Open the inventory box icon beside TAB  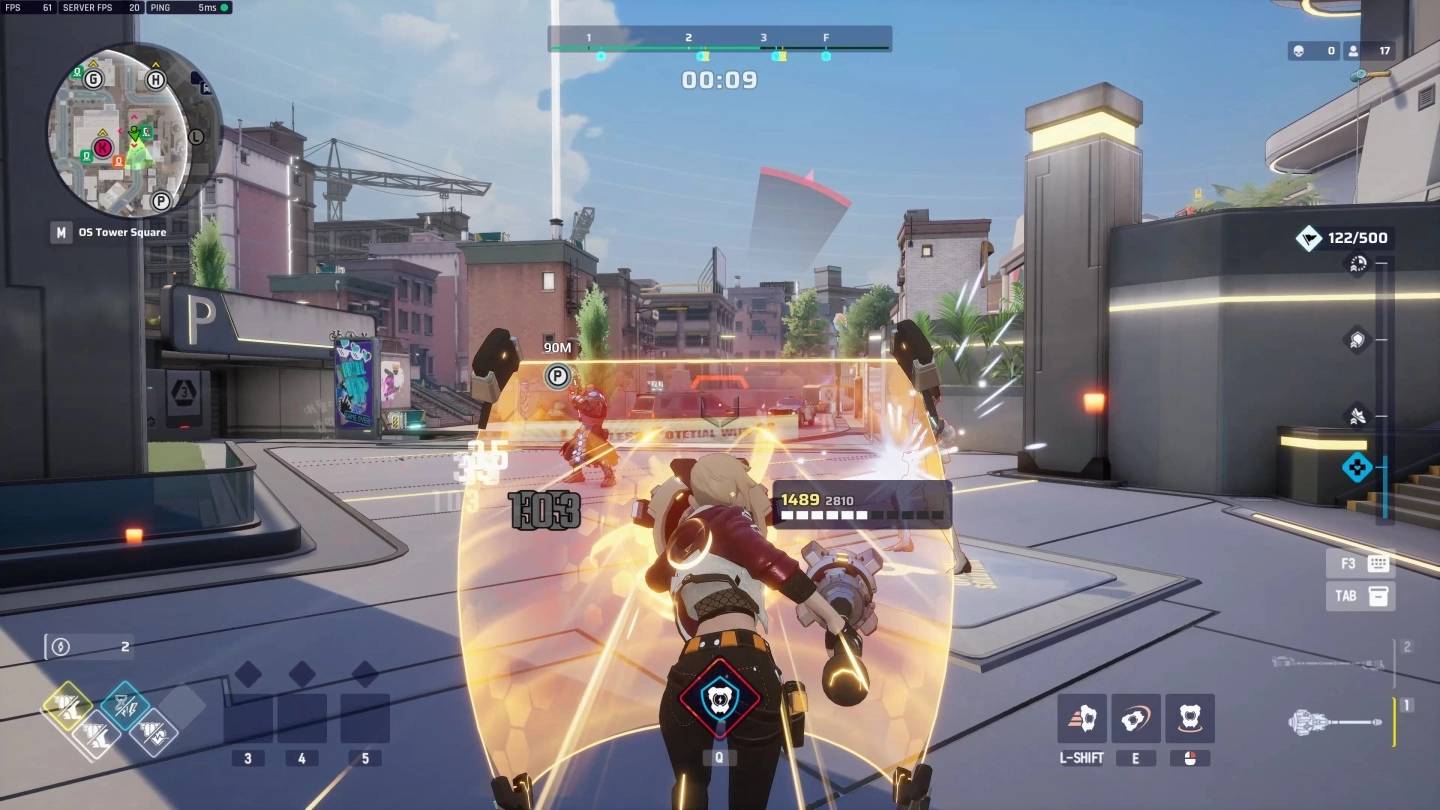1379,596
